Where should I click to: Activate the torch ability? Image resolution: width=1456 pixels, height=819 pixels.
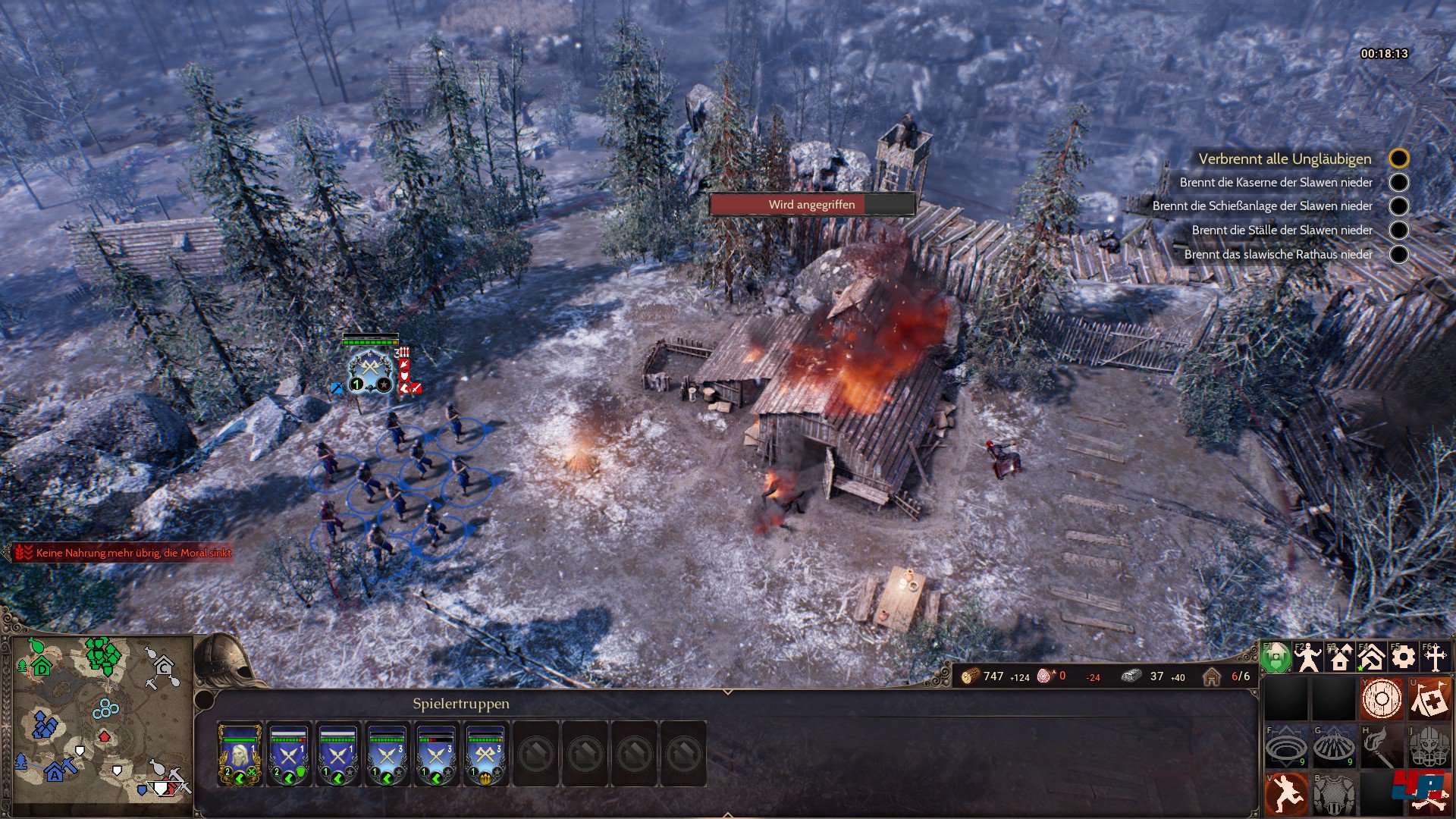pos(1382,747)
